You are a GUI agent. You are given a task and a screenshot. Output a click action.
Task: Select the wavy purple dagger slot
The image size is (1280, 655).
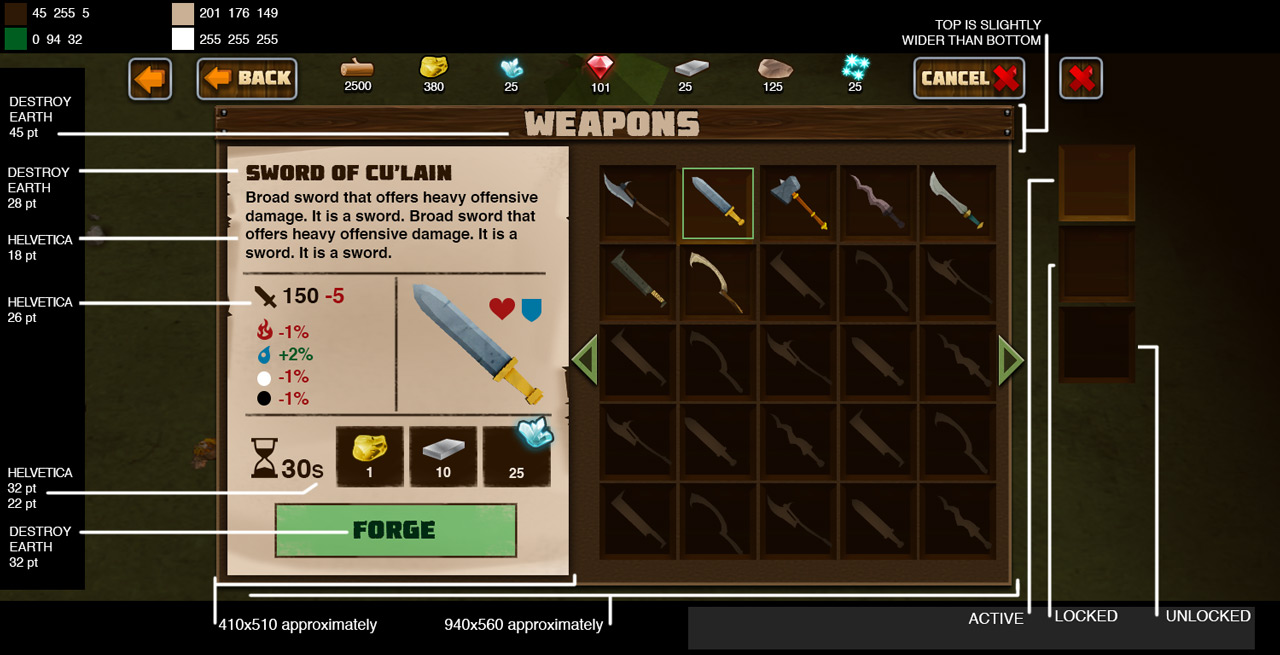pos(877,203)
